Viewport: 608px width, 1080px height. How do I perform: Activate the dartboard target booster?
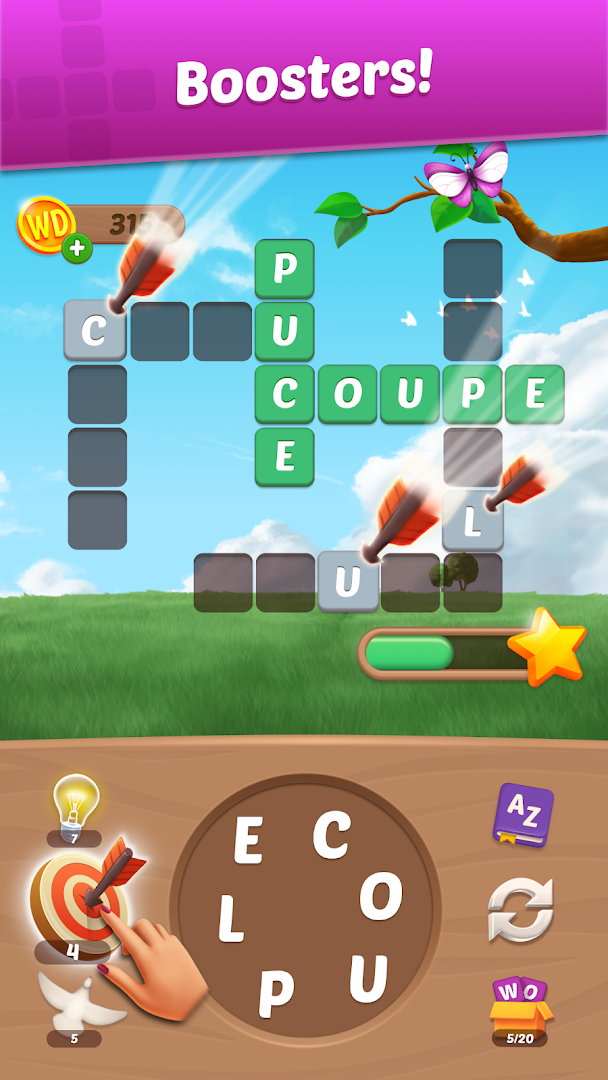(77, 893)
